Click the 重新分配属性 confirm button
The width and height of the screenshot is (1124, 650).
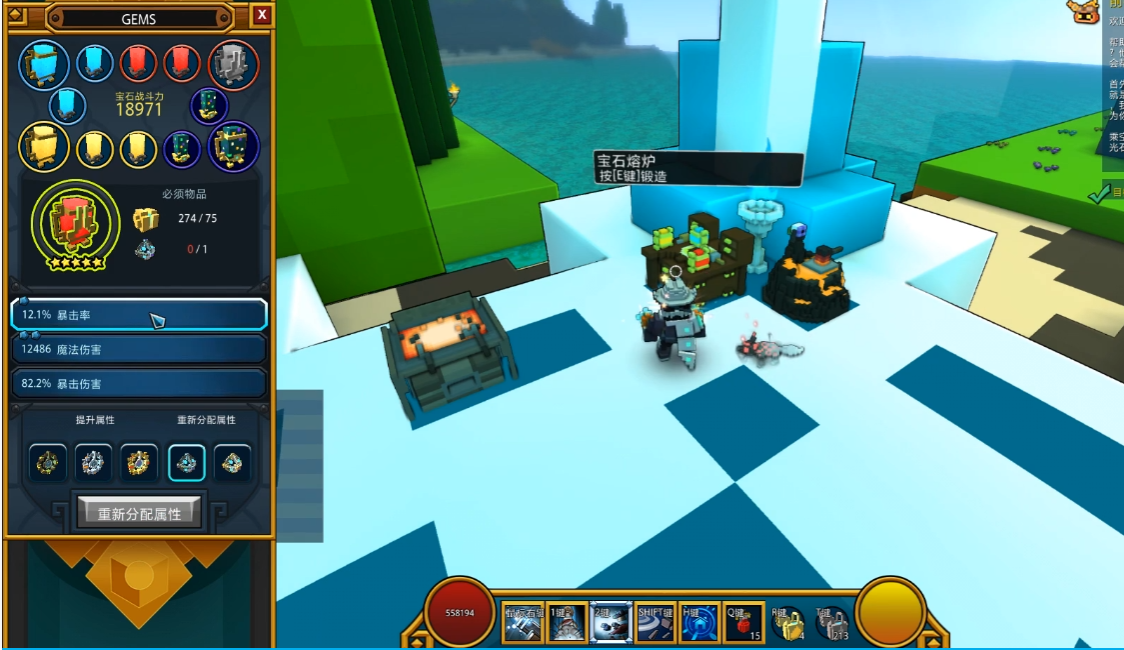click(x=139, y=513)
